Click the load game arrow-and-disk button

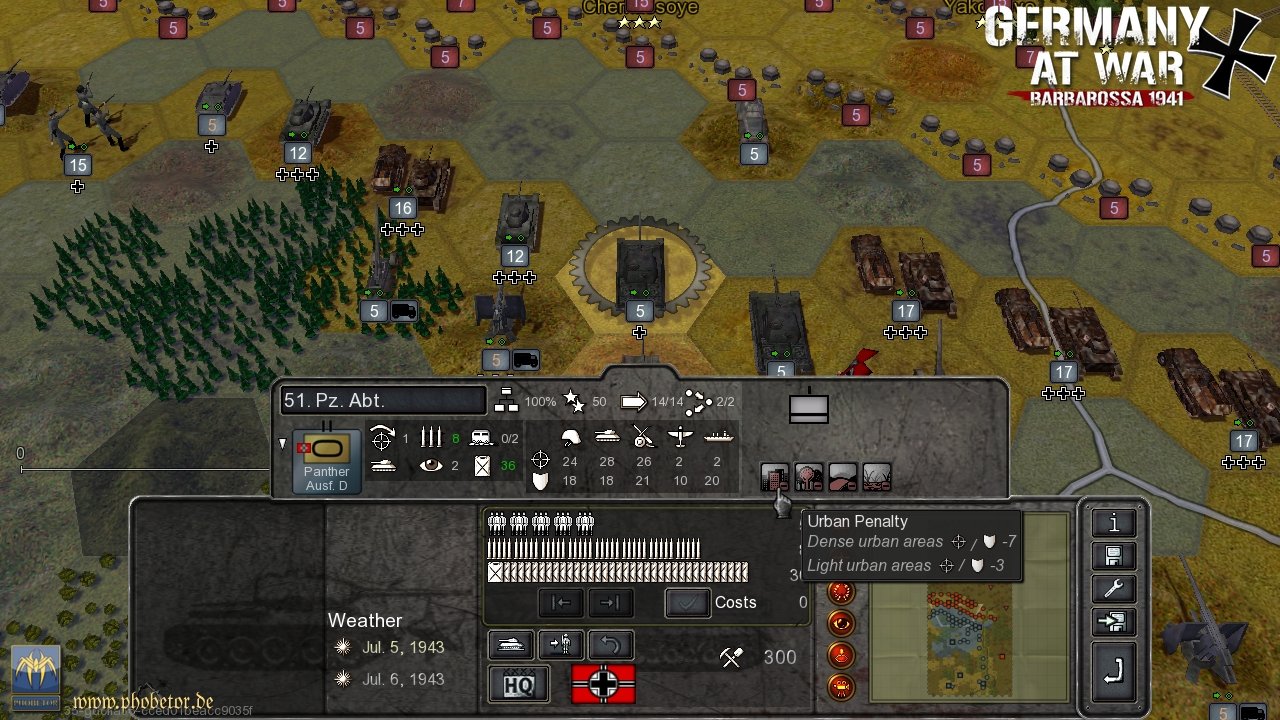click(x=1113, y=623)
